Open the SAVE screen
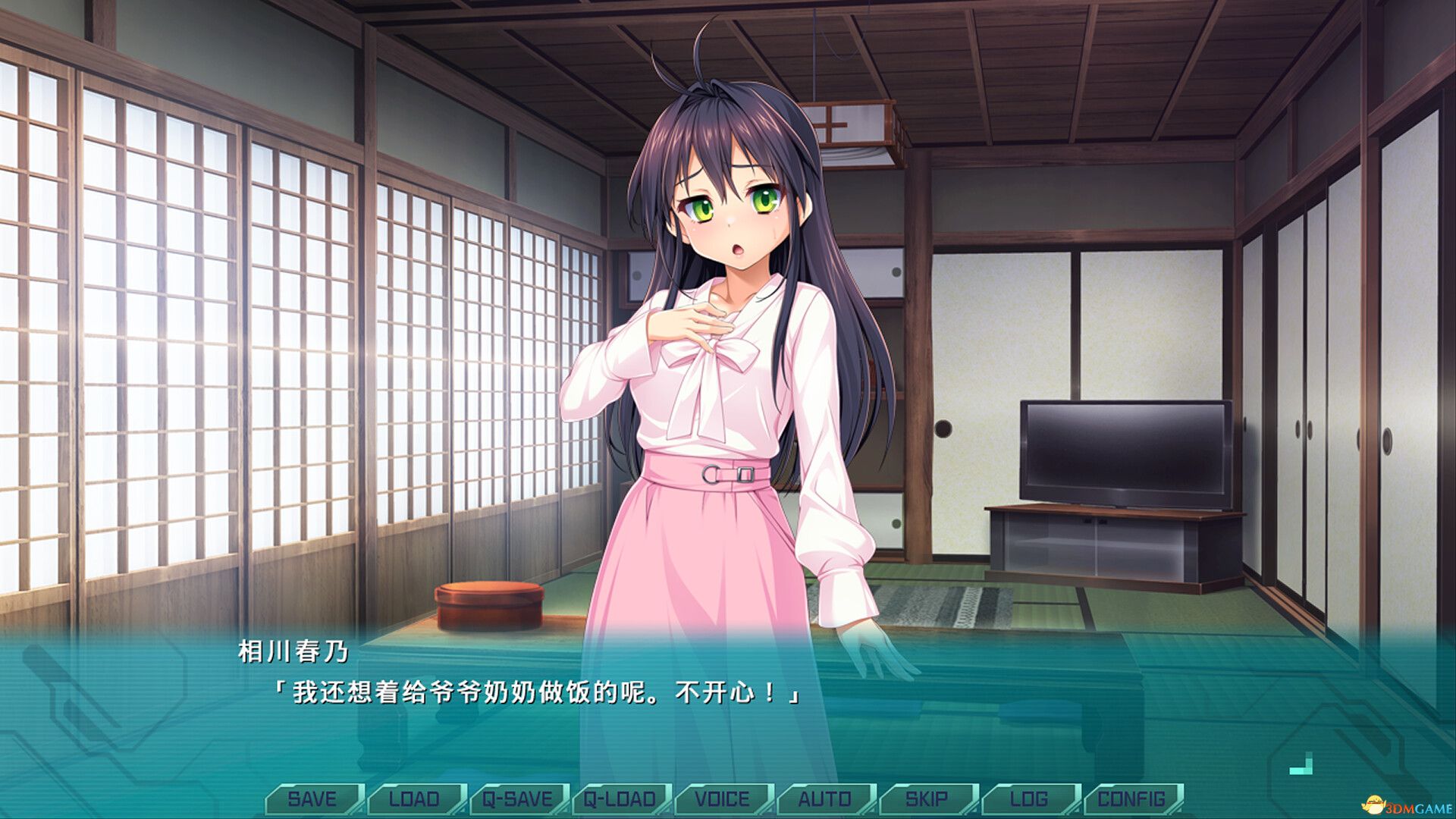 311,799
